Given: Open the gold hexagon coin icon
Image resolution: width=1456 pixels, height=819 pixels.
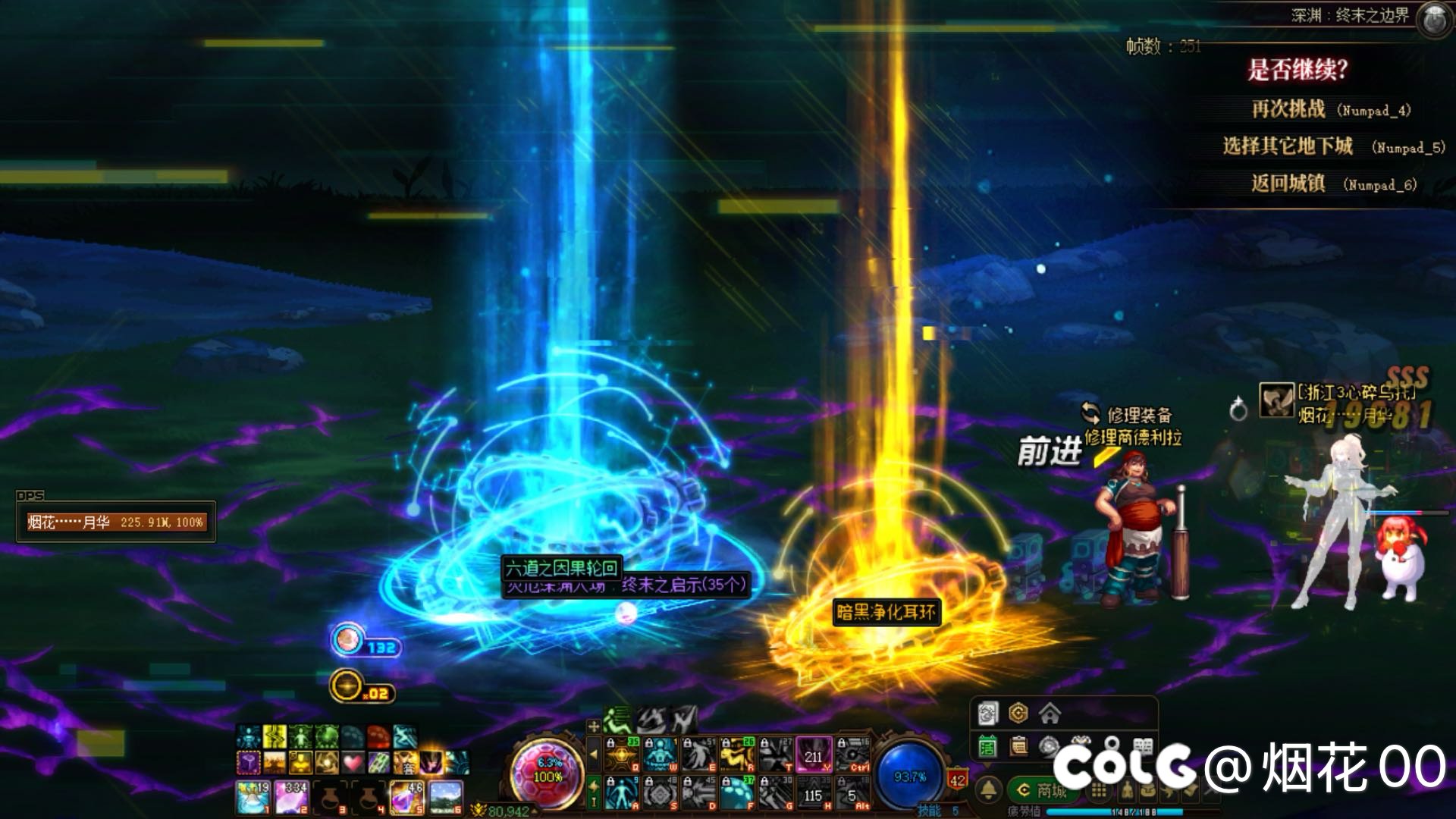Looking at the screenshot, I should (1018, 714).
